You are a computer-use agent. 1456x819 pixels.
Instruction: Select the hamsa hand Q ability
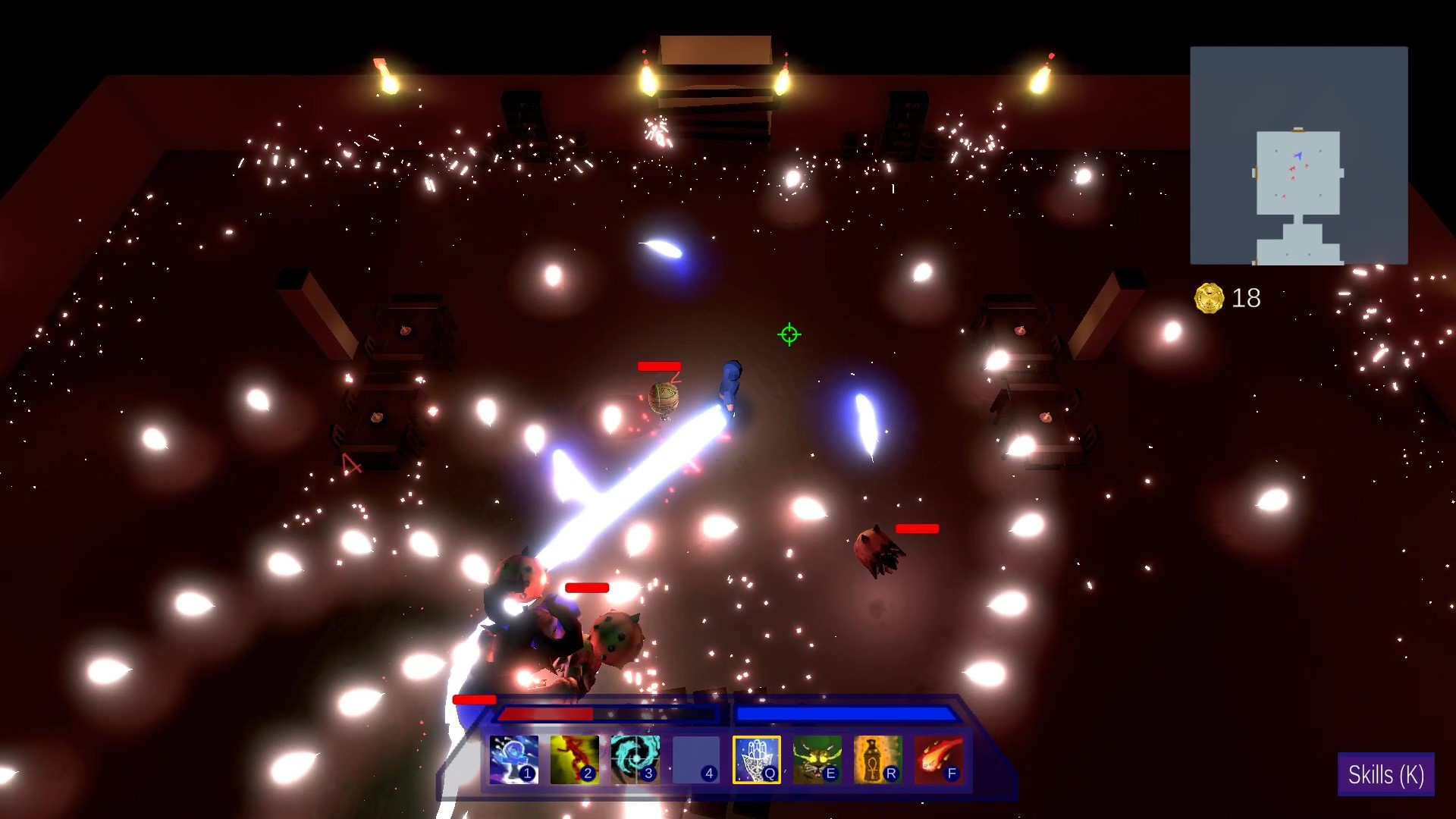click(756, 761)
